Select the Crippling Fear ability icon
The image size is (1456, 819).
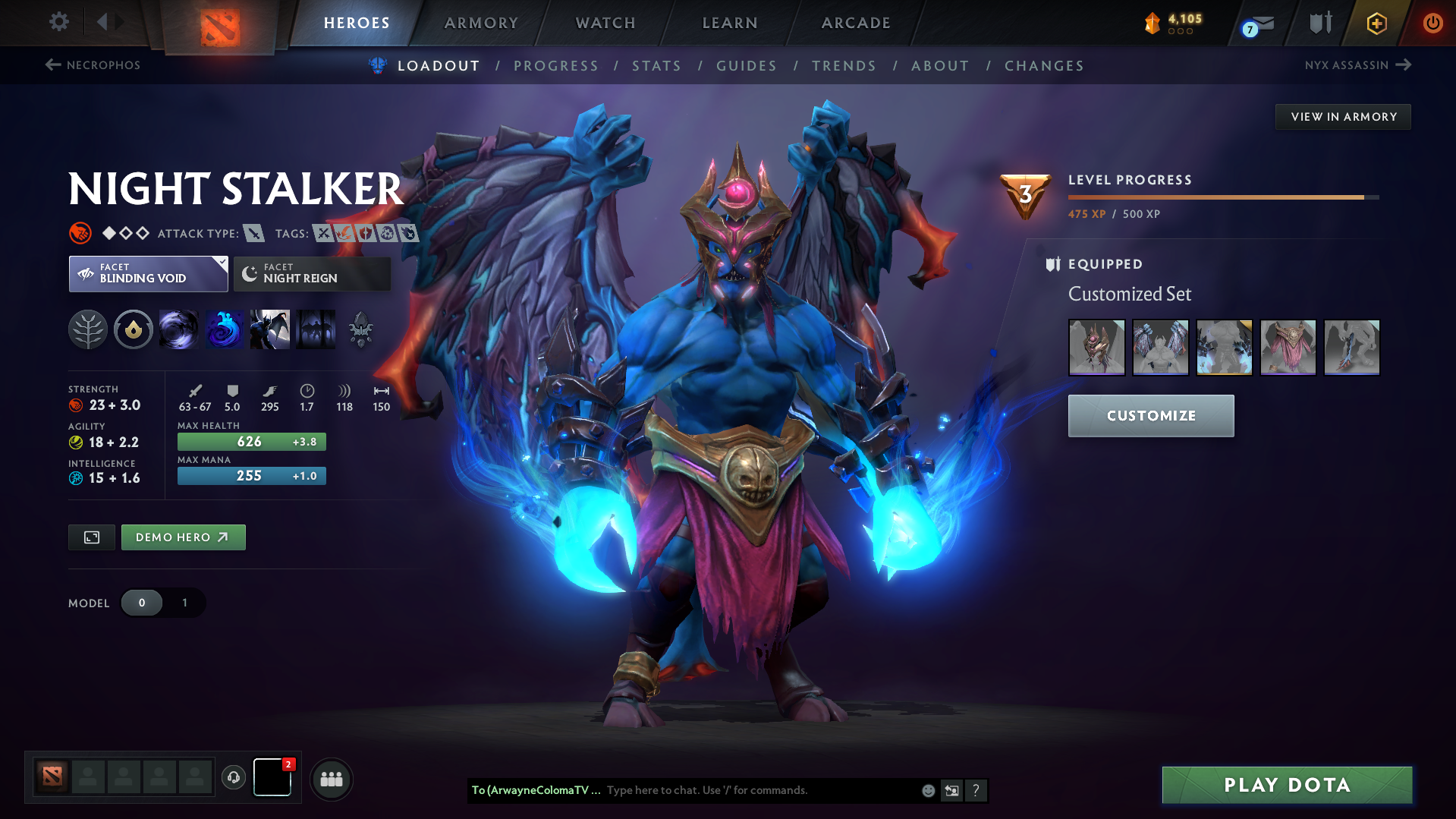click(225, 329)
